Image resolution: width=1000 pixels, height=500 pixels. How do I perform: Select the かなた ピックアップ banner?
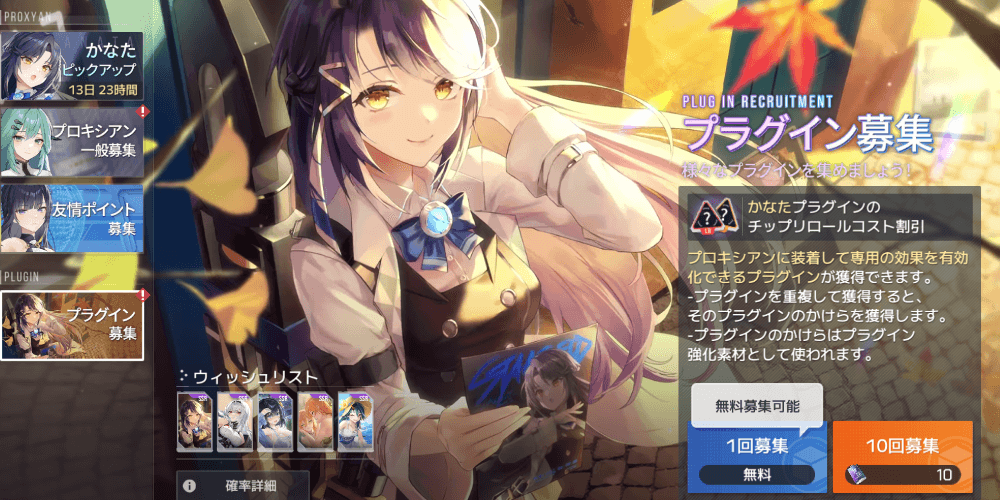(x=72, y=65)
